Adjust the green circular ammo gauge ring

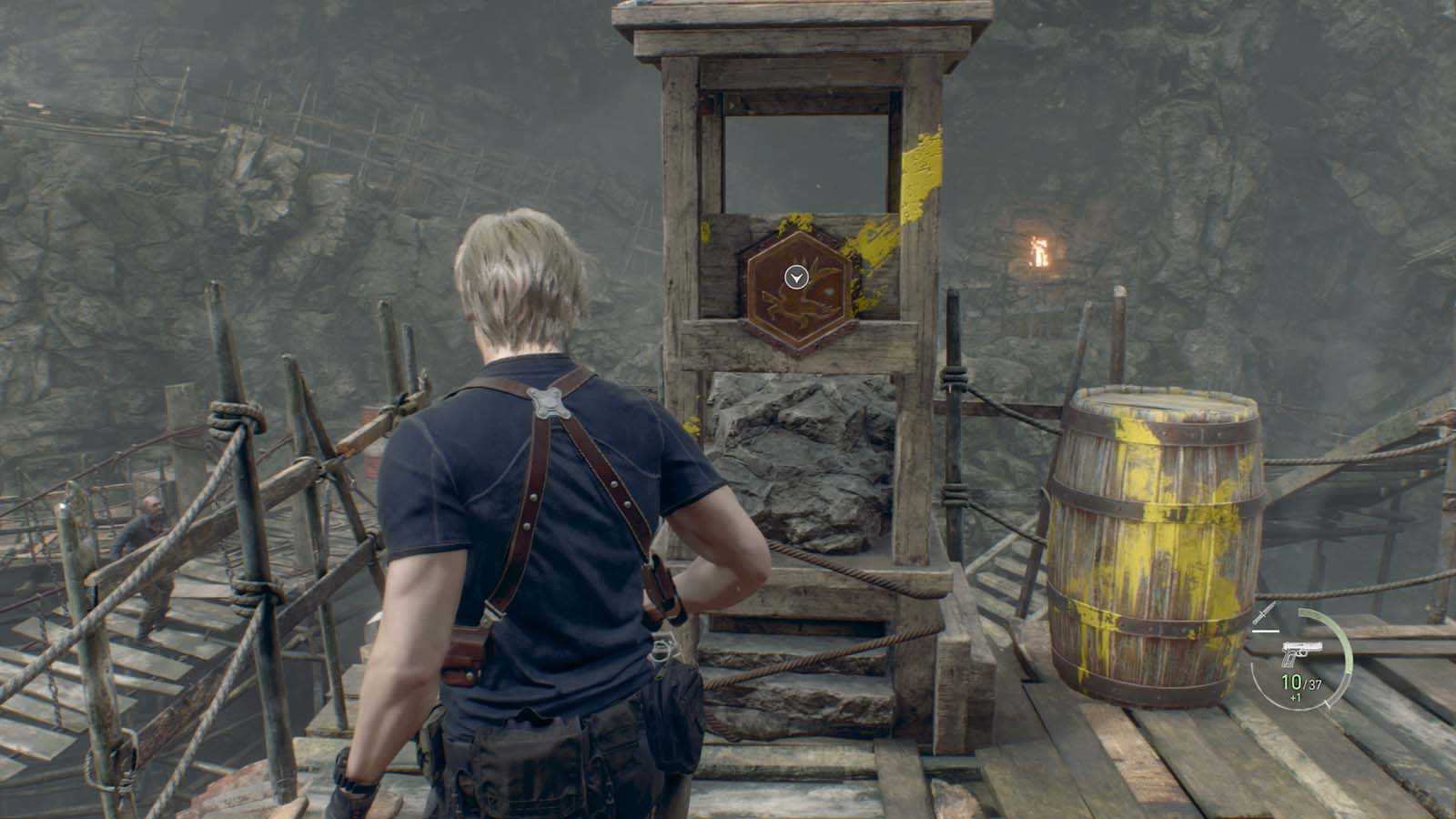[1345, 637]
